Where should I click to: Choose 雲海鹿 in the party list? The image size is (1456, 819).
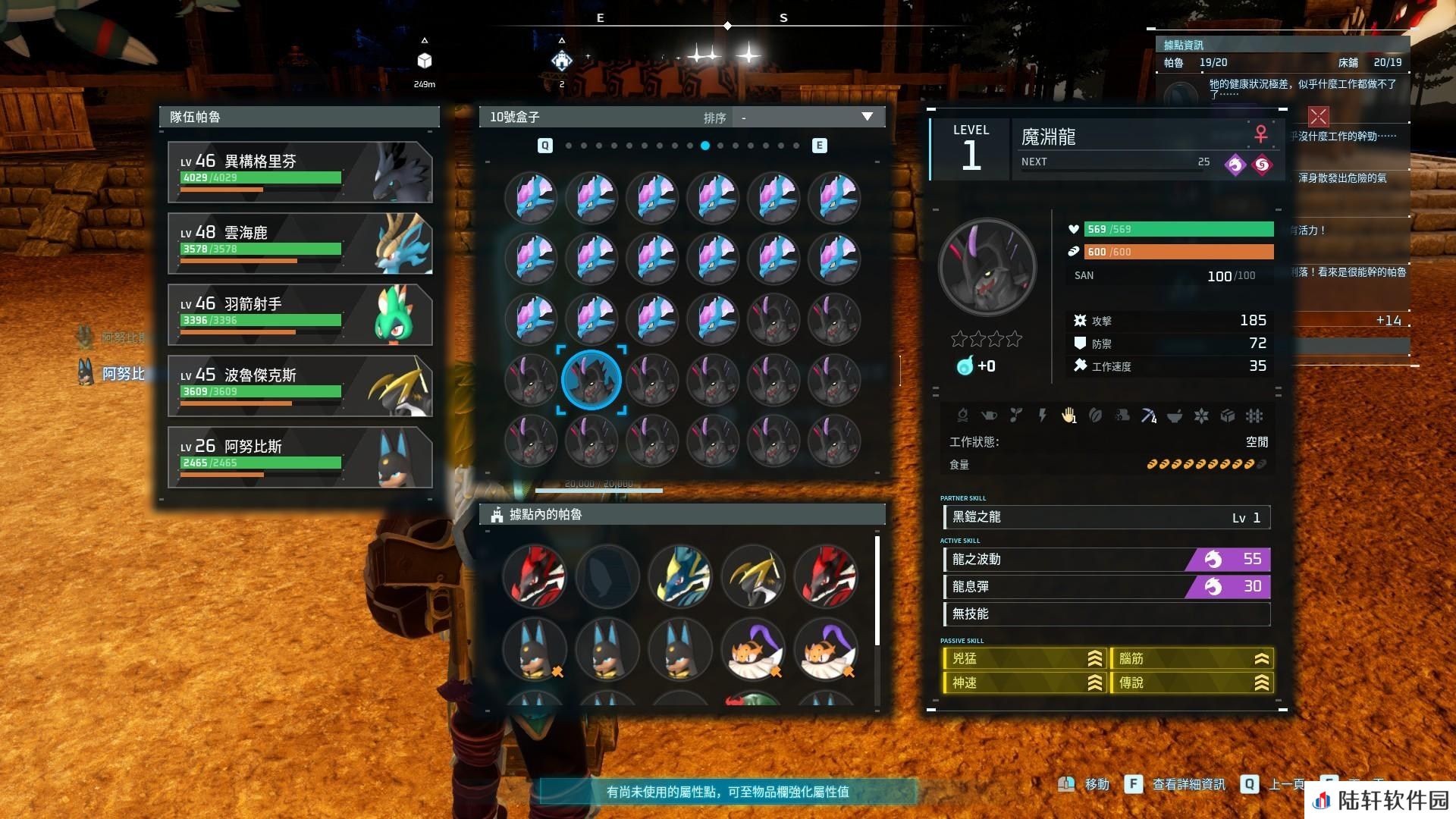[300, 243]
